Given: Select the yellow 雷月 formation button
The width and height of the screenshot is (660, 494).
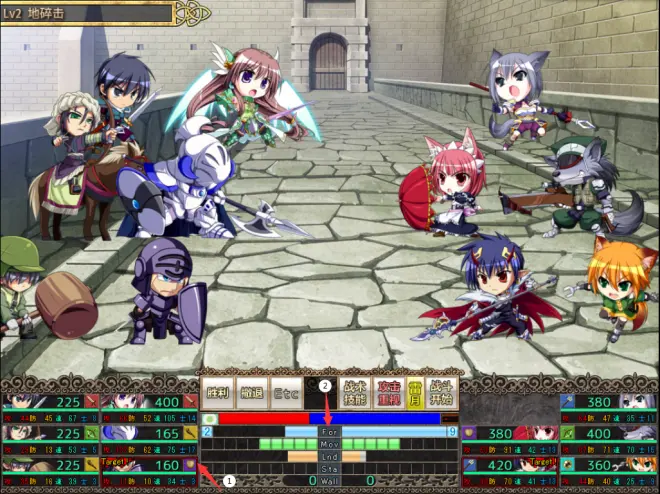Looking at the screenshot, I should click(x=413, y=392).
